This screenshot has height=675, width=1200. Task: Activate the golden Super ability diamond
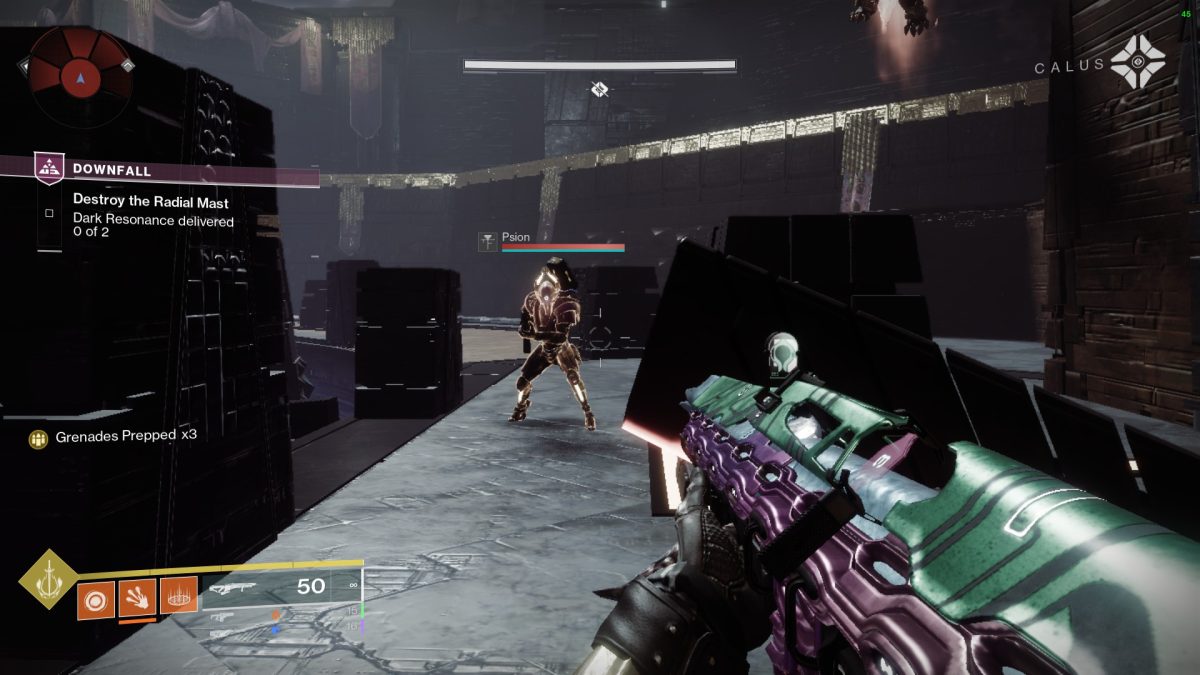pyautogui.click(x=47, y=579)
